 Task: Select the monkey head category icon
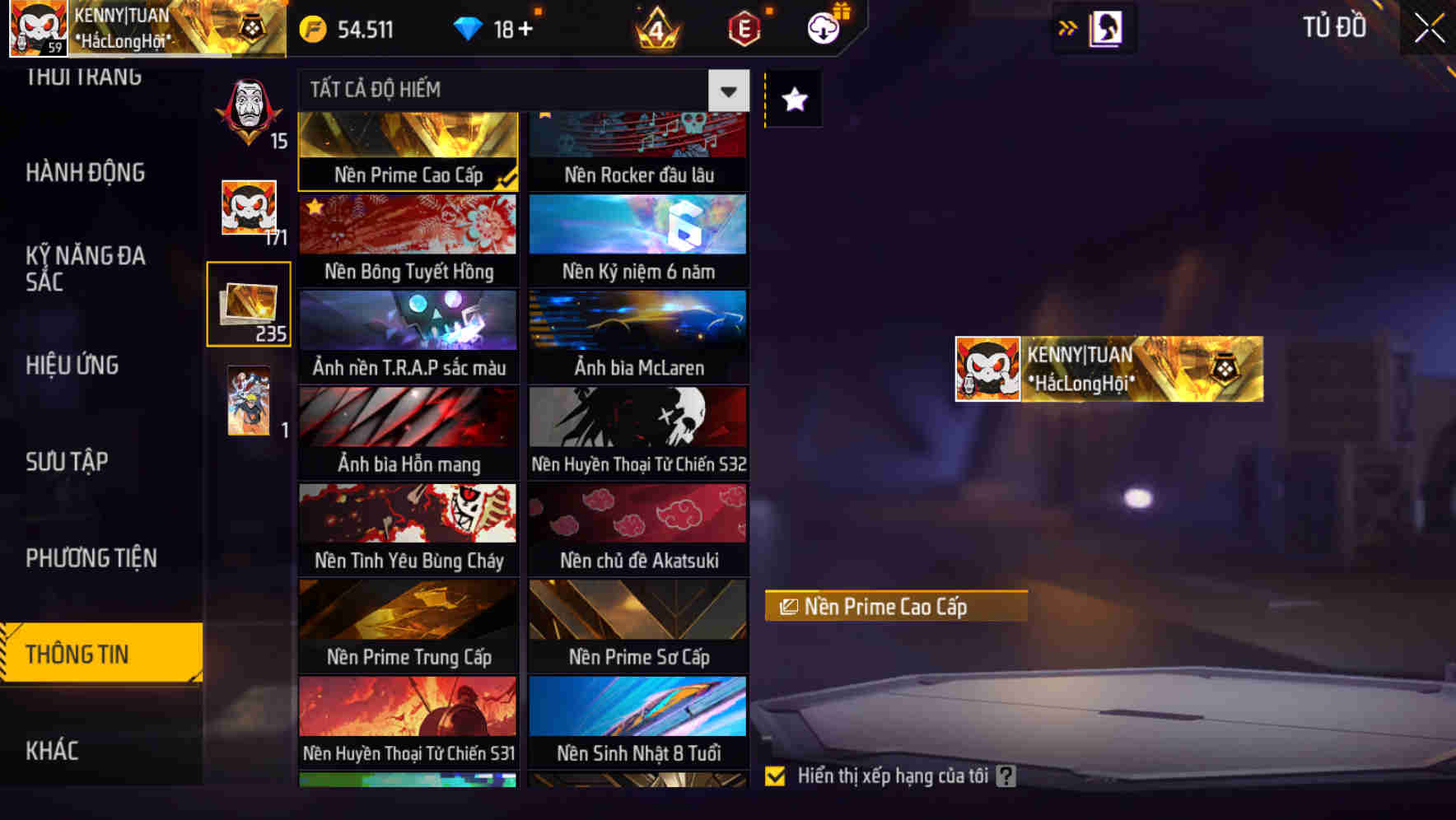(x=249, y=210)
